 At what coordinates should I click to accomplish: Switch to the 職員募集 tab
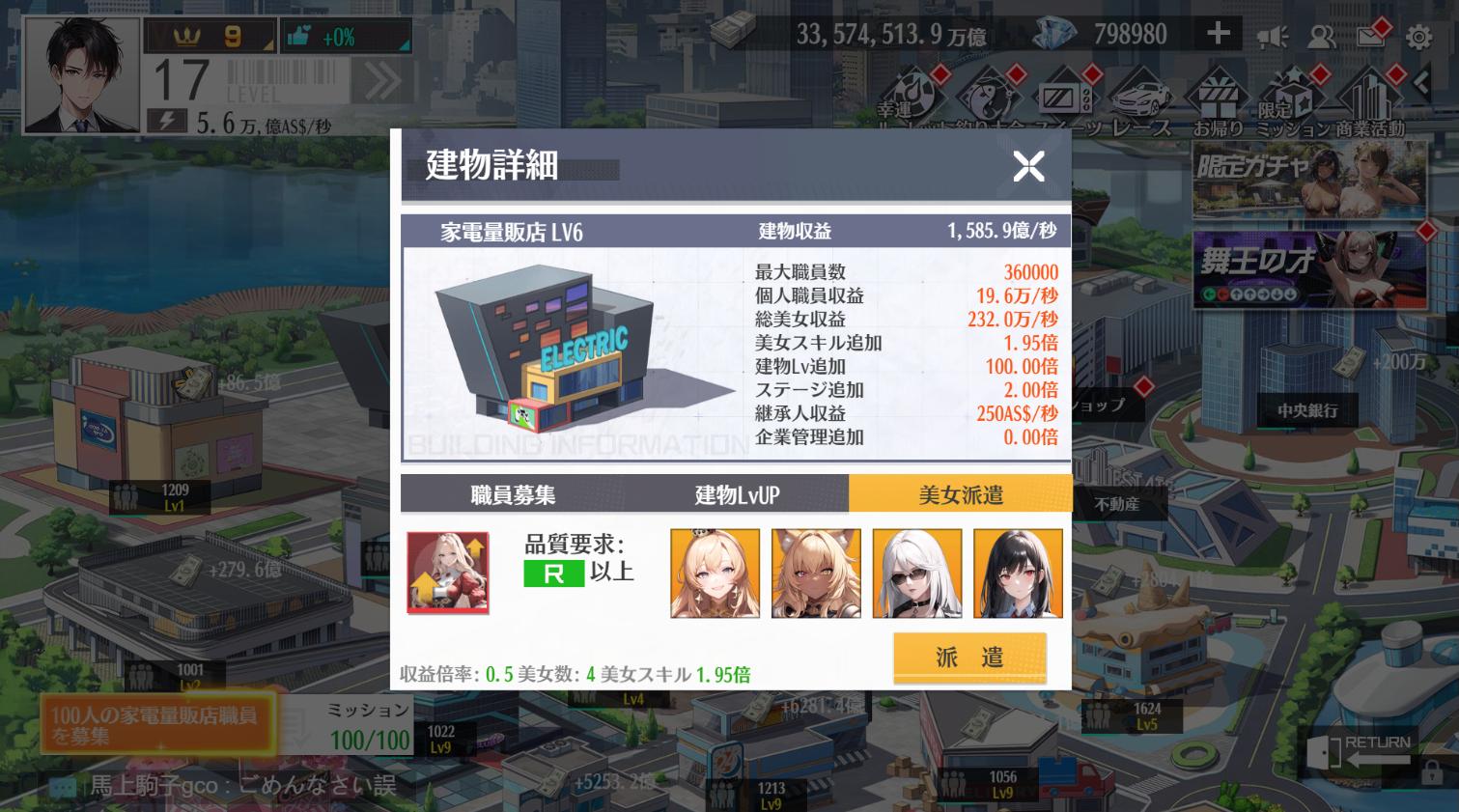[x=516, y=493]
